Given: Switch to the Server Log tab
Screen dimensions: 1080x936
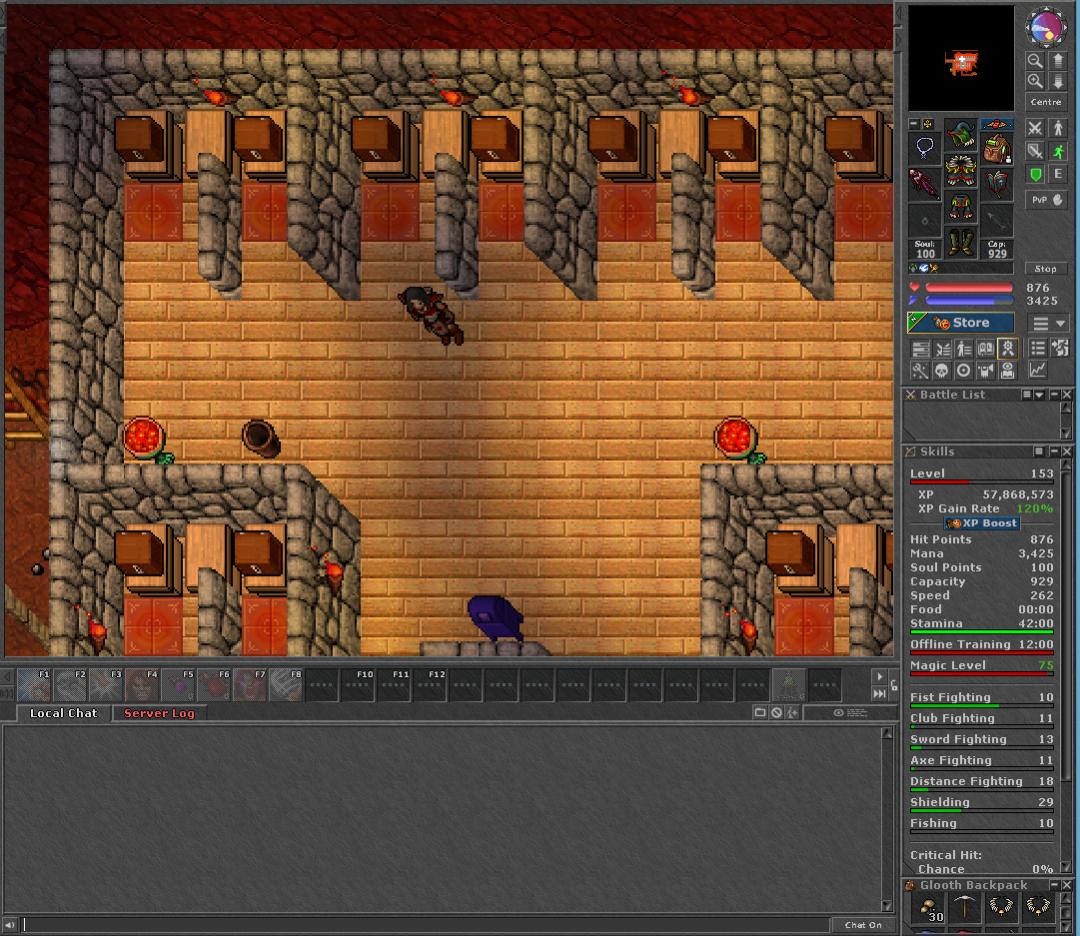Looking at the screenshot, I should pyautogui.click(x=159, y=713).
